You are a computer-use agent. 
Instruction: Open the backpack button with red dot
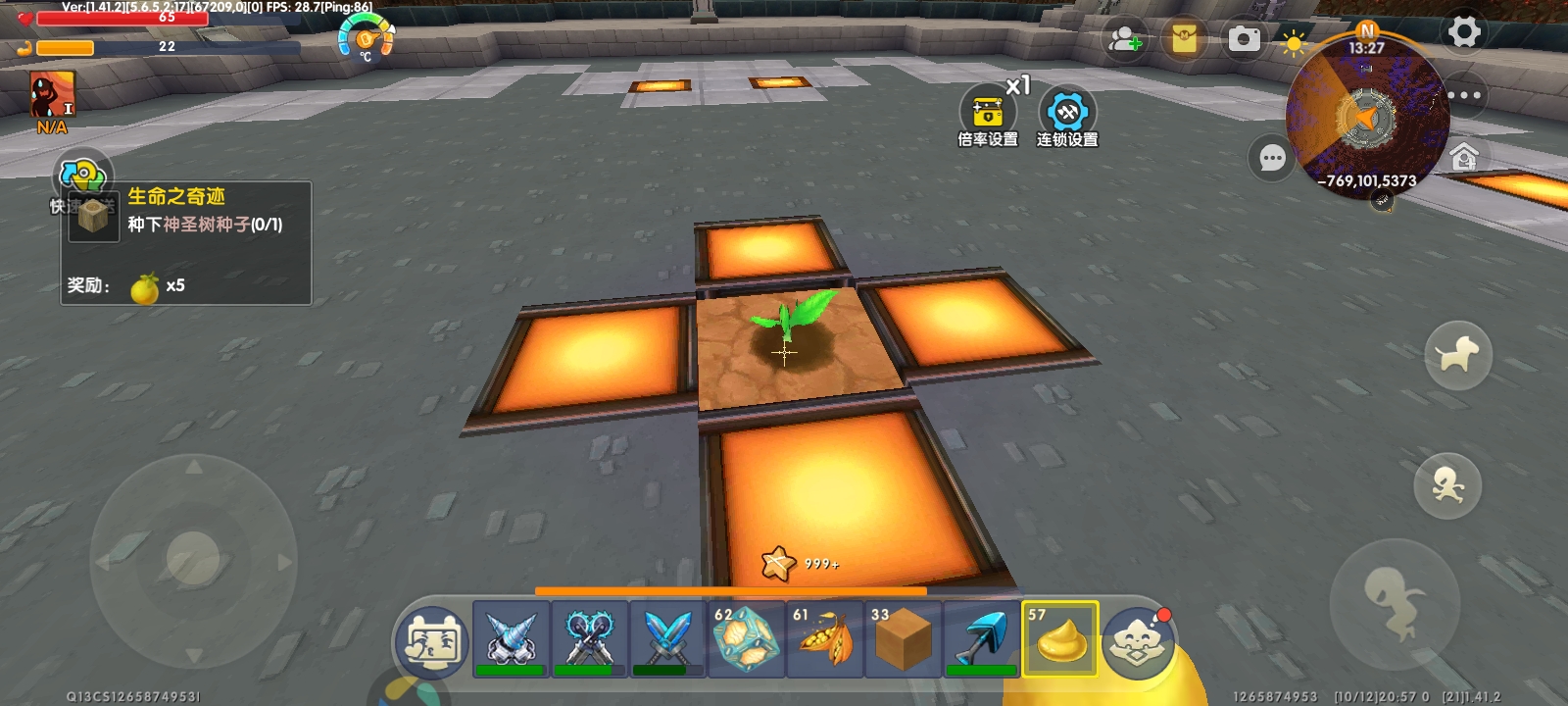pos(1138,642)
